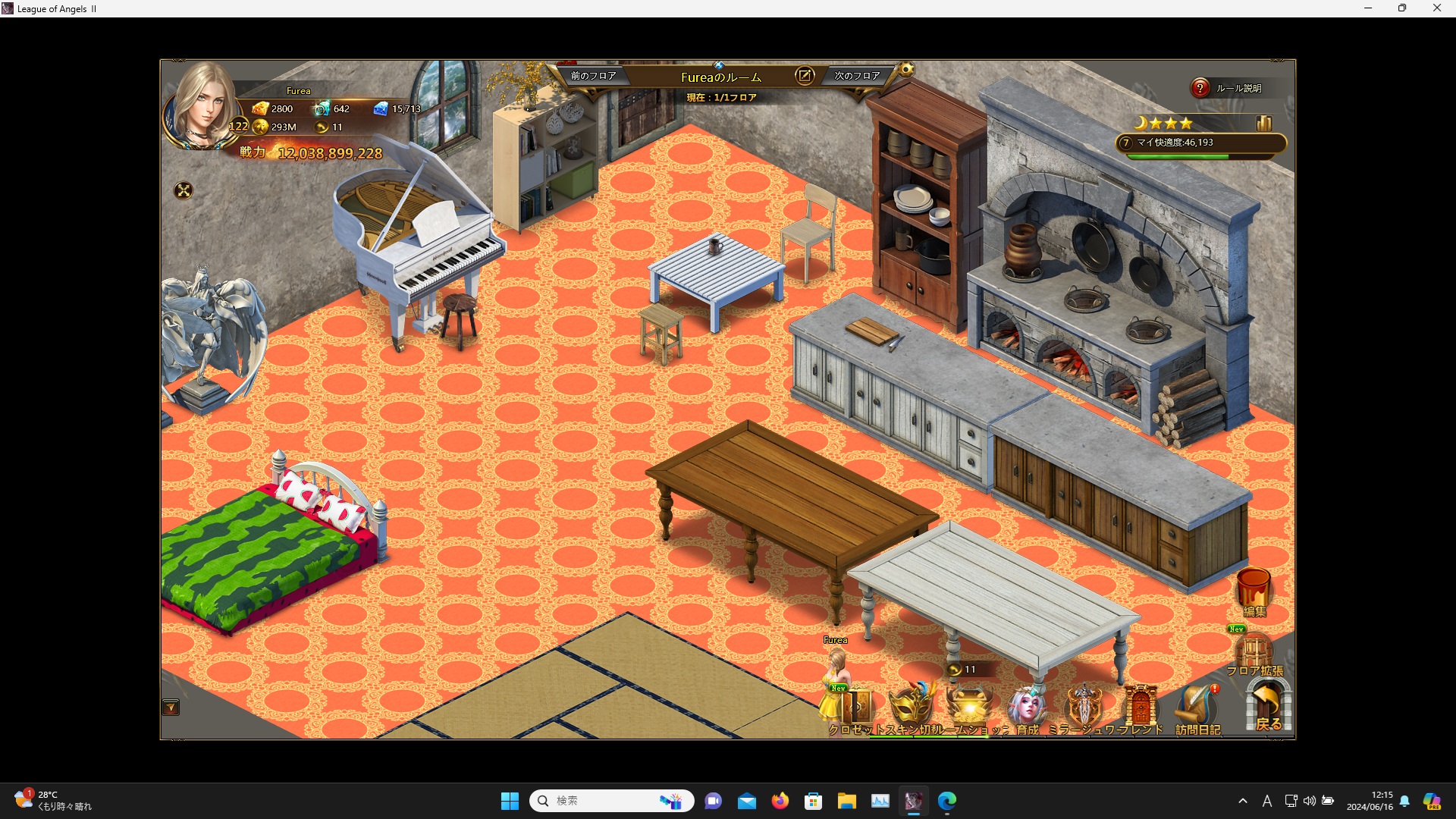Go to the next floor (次のフロア)
This screenshot has width=1456, height=819.
click(x=857, y=76)
